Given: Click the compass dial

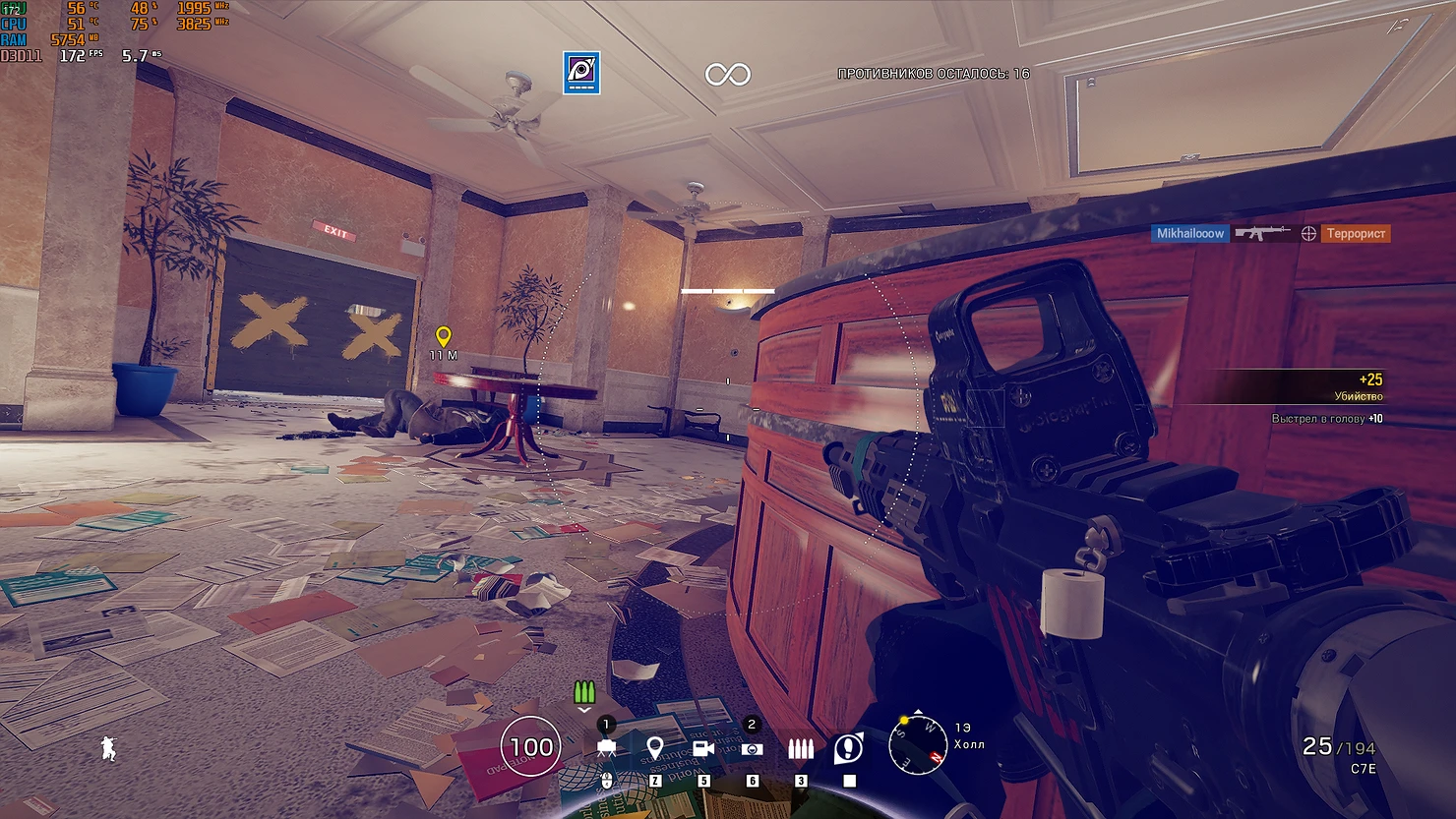Looking at the screenshot, I should tap(917, 744).
